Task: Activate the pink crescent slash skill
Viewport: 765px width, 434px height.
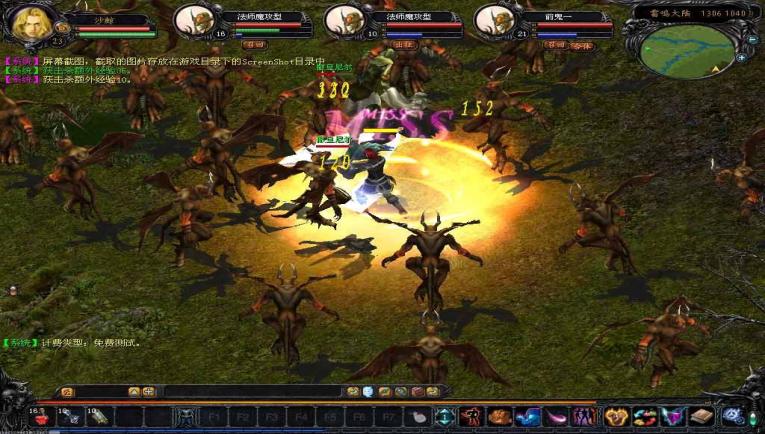Action: (x=556, y=416)
